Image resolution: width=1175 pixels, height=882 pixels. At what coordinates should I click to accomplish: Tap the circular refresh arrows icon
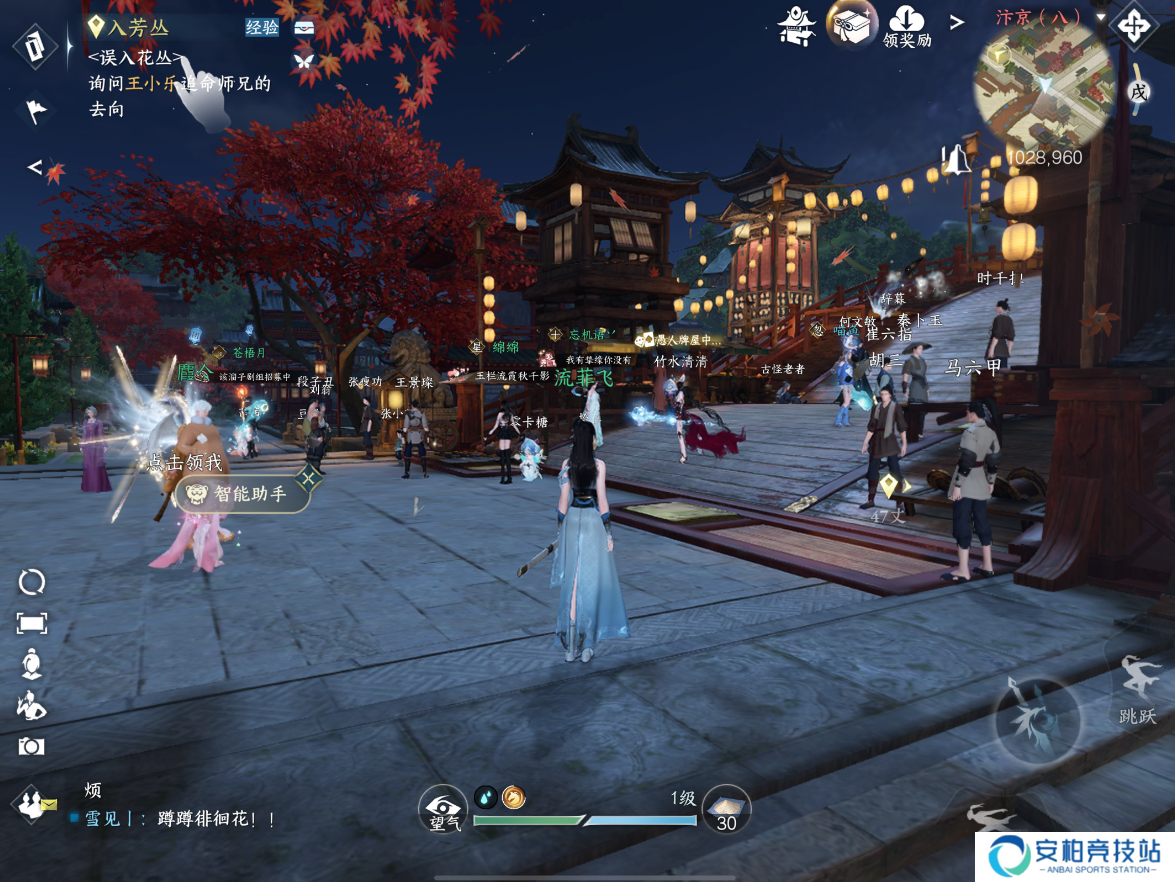coord(32,582)
